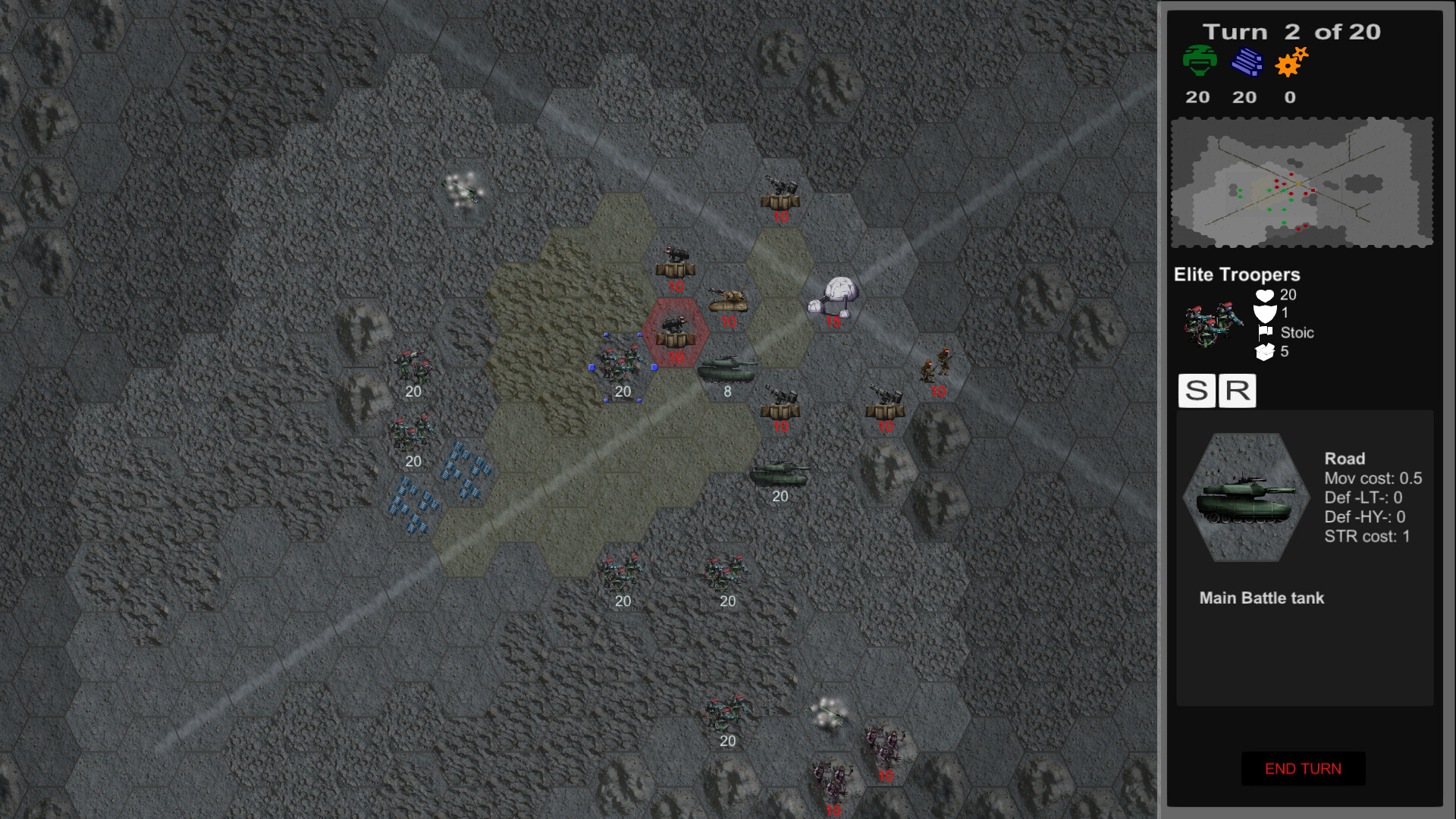Click the Main Battle tank label
This screenshot has width=1456, height=819.
point(1261,598)
